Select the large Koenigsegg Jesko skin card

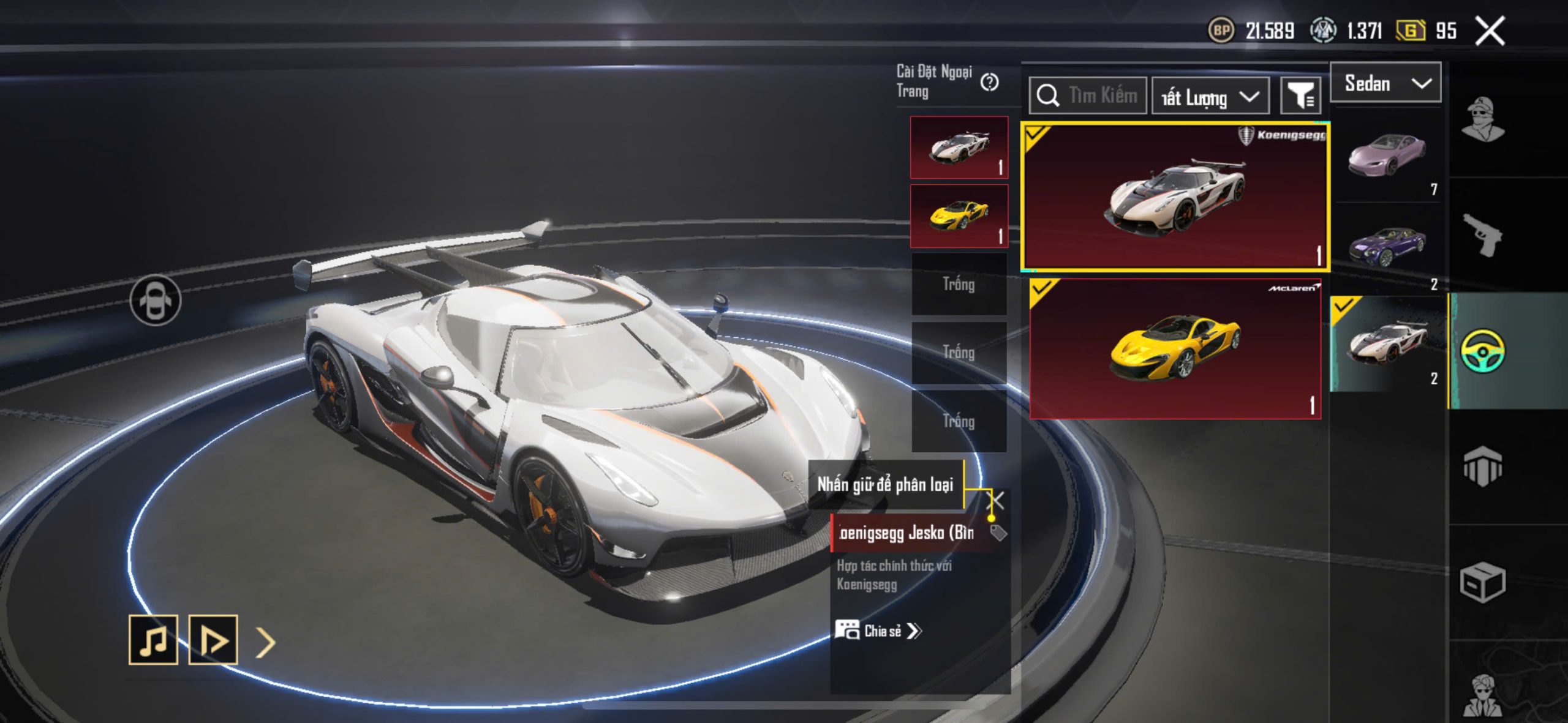tap(1175, 196)
